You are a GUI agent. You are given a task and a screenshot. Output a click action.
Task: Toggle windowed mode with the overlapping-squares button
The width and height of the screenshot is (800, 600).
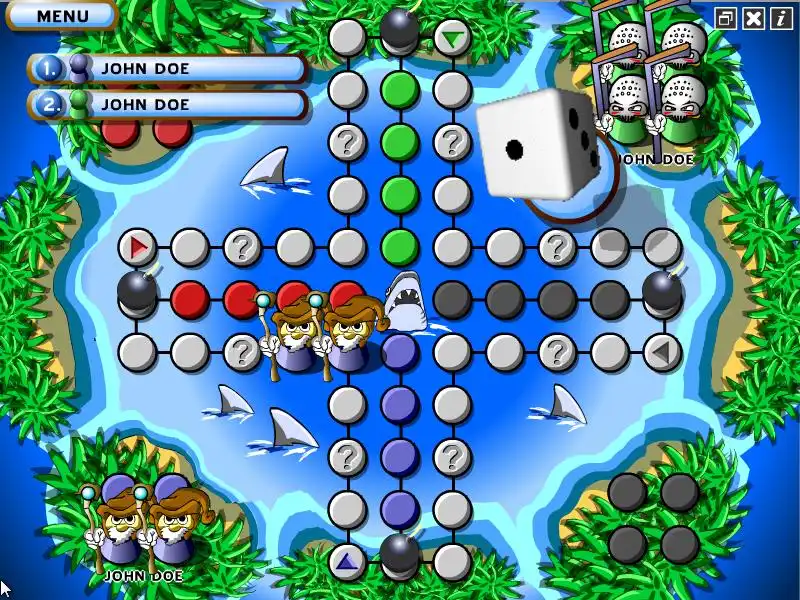726,18
